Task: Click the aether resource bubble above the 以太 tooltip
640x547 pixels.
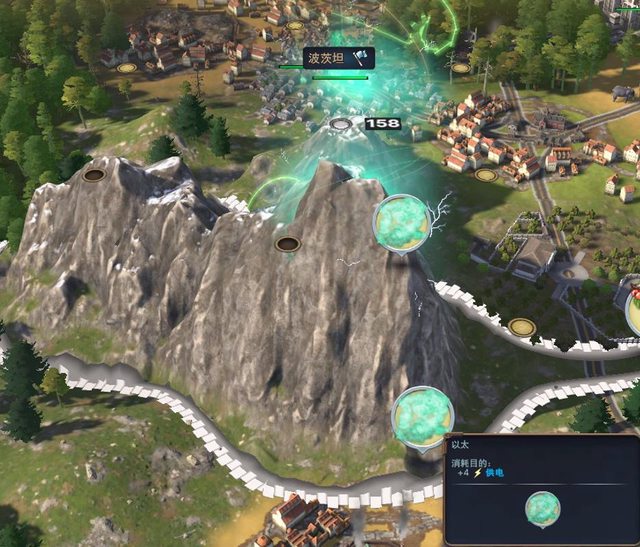Action: (423, 415)
